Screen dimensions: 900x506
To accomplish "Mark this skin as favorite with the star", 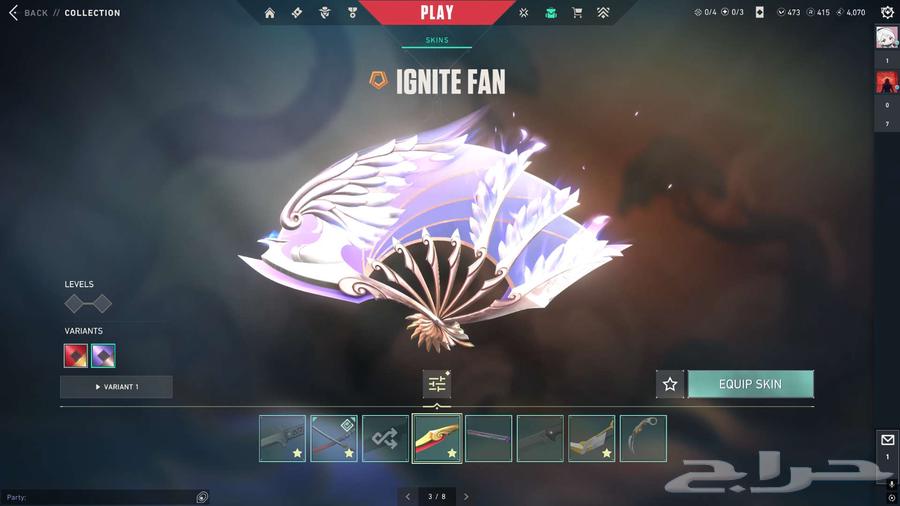I will coord(670,384).
